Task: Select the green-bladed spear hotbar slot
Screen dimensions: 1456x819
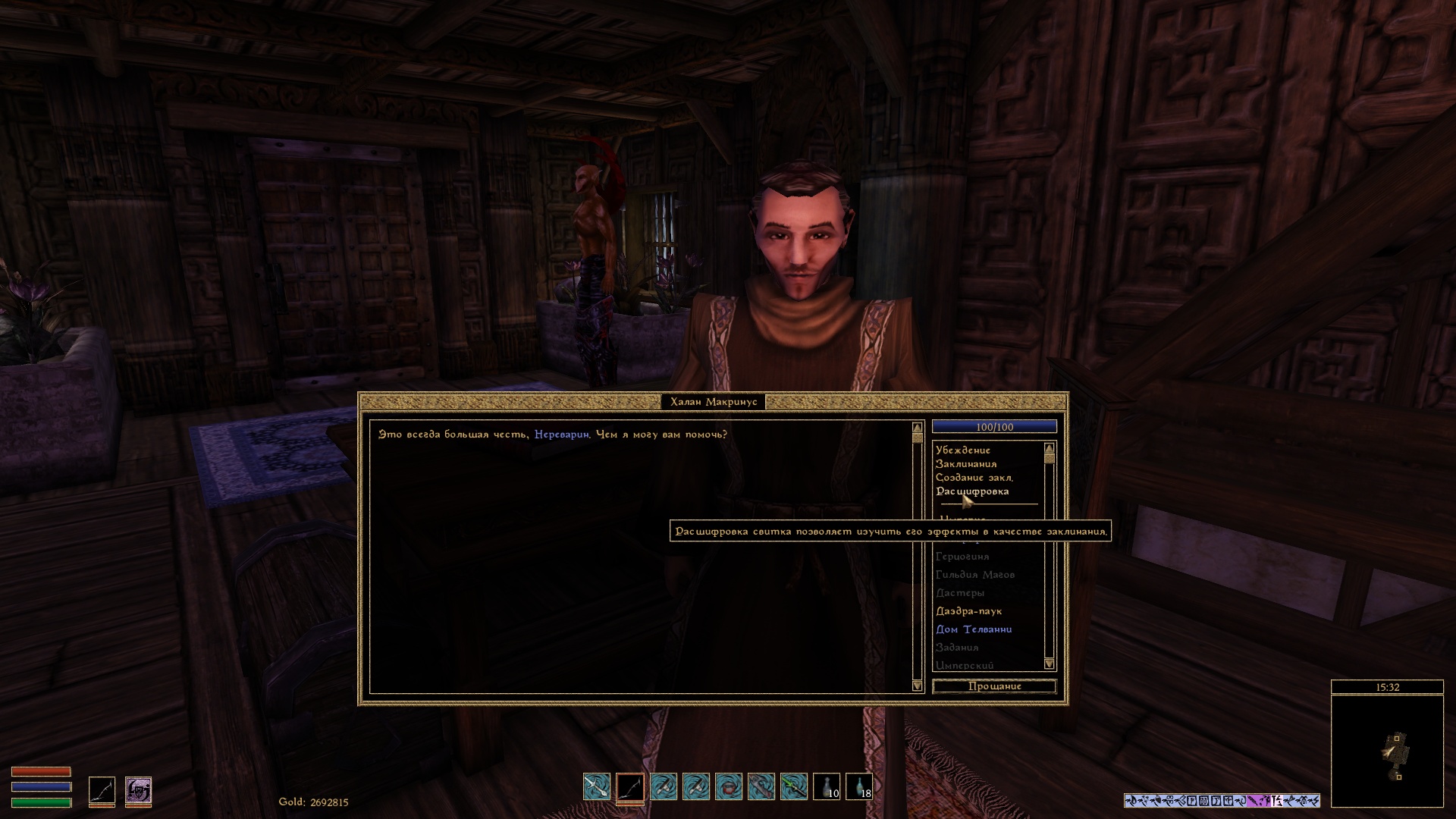Action: click(794, 786)
